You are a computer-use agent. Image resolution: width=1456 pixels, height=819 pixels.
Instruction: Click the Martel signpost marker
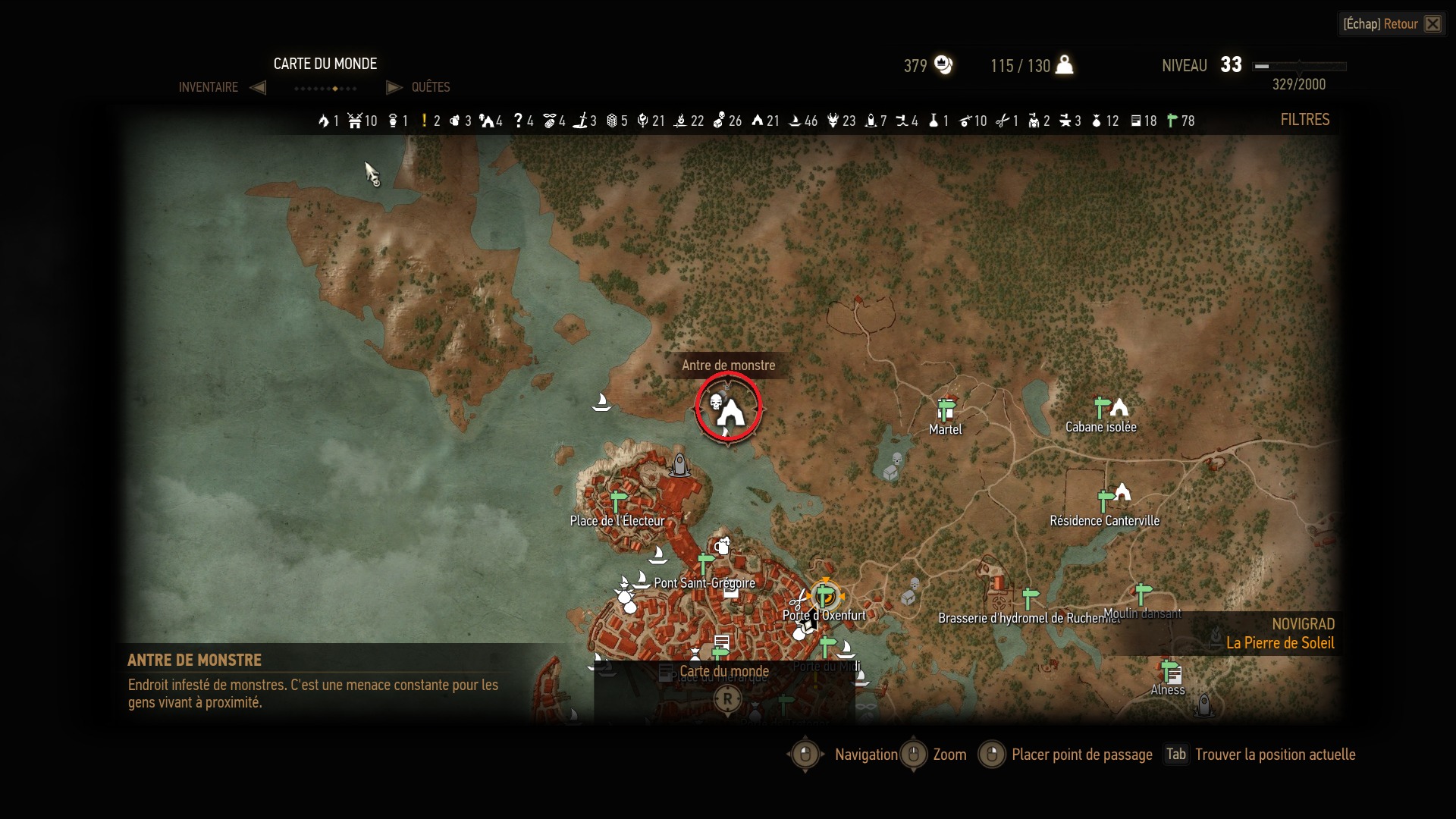pyautogui.click(x=945, y=410)
